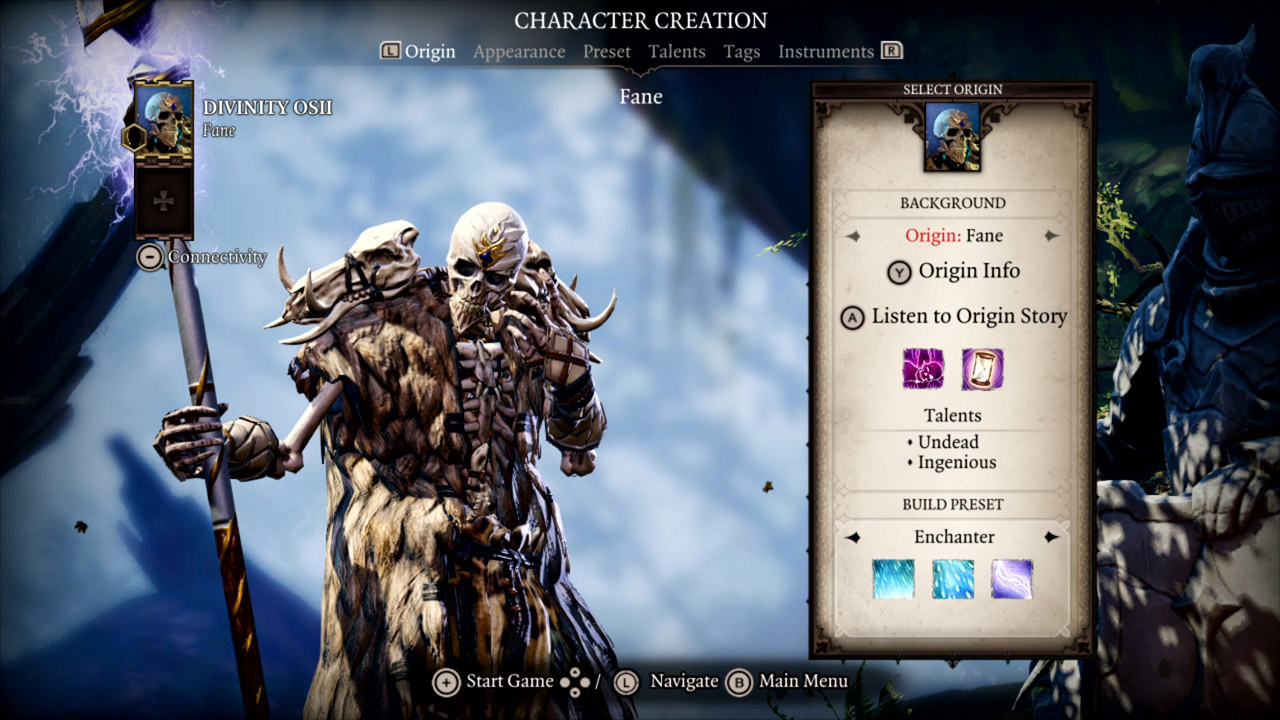This screenshot has height=720, width=1280.
Task: Select the Talents tab
Action: tap(676, 52)
